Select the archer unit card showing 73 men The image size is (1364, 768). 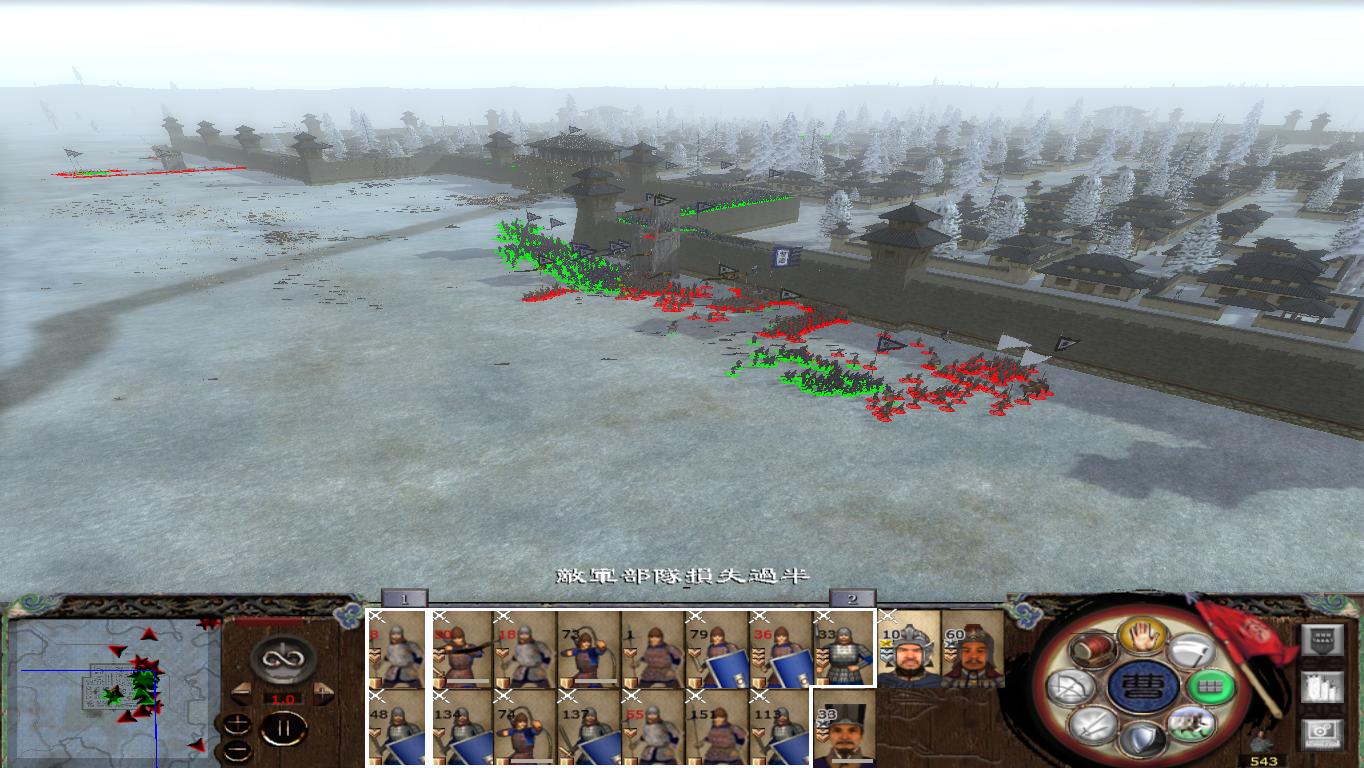tap(583, 650)
